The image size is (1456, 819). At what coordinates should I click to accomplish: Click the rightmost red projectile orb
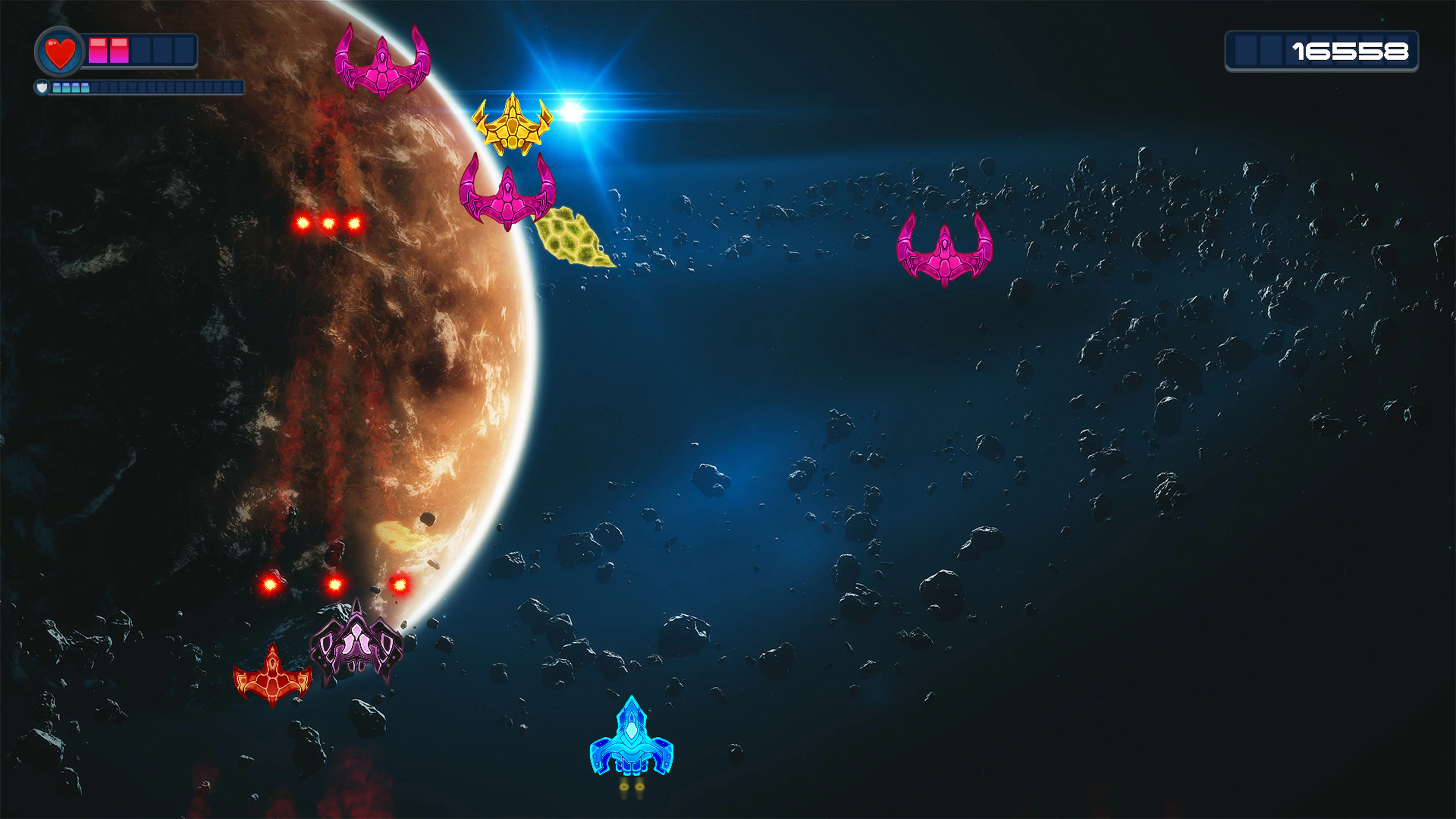click(401, 586)
